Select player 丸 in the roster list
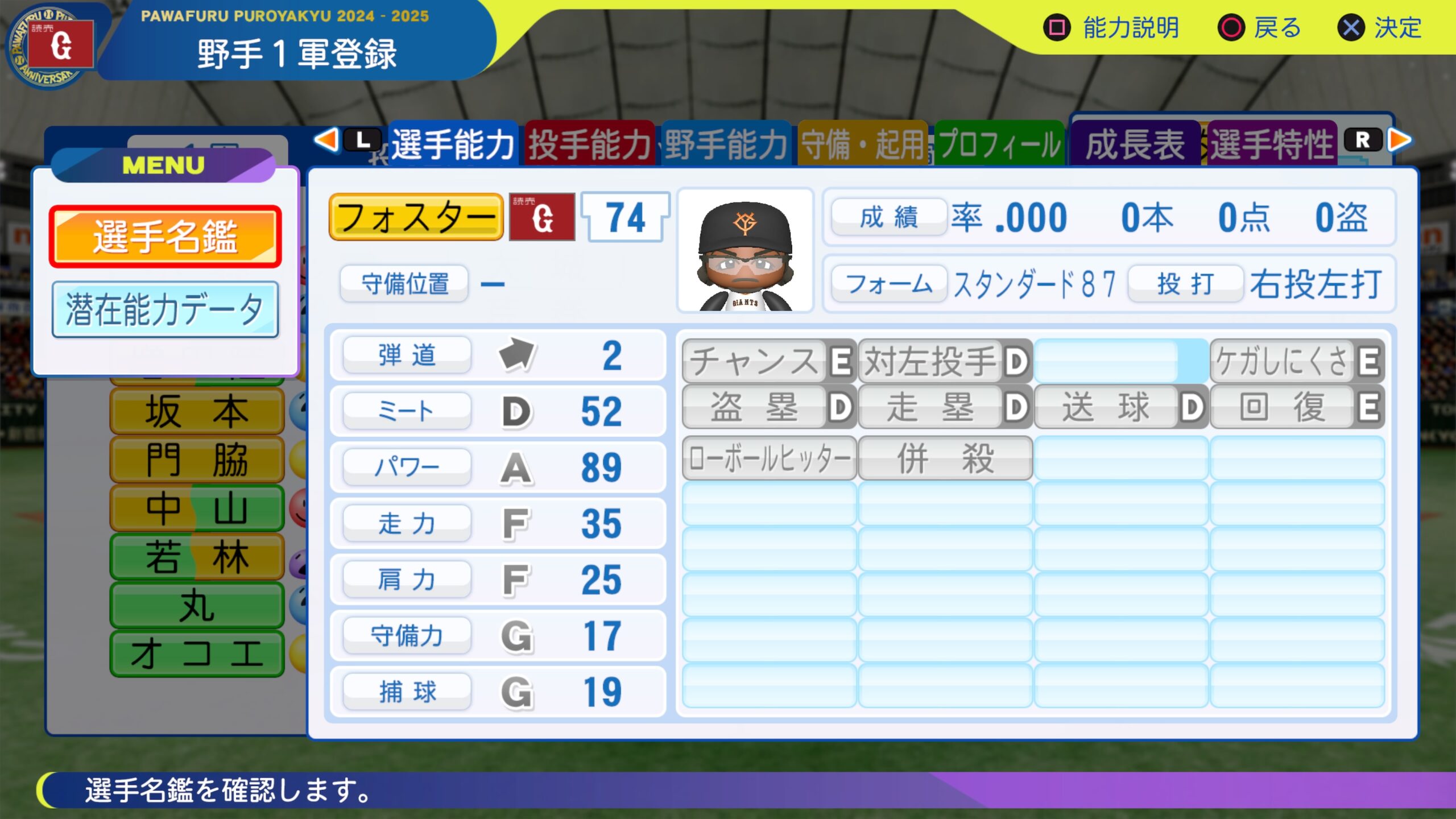The height and width of the screenshot is (819, 1456). click(197, 605)
